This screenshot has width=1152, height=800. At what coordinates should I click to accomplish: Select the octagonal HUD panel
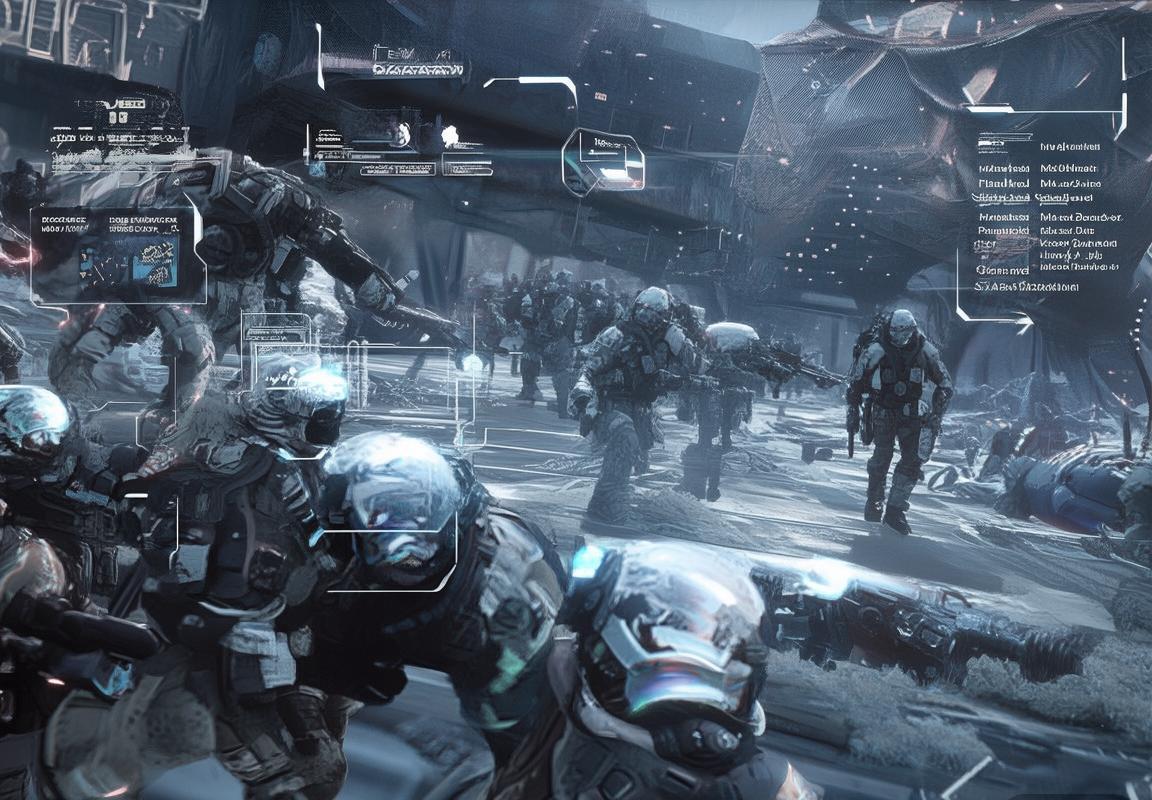(603, 161)
